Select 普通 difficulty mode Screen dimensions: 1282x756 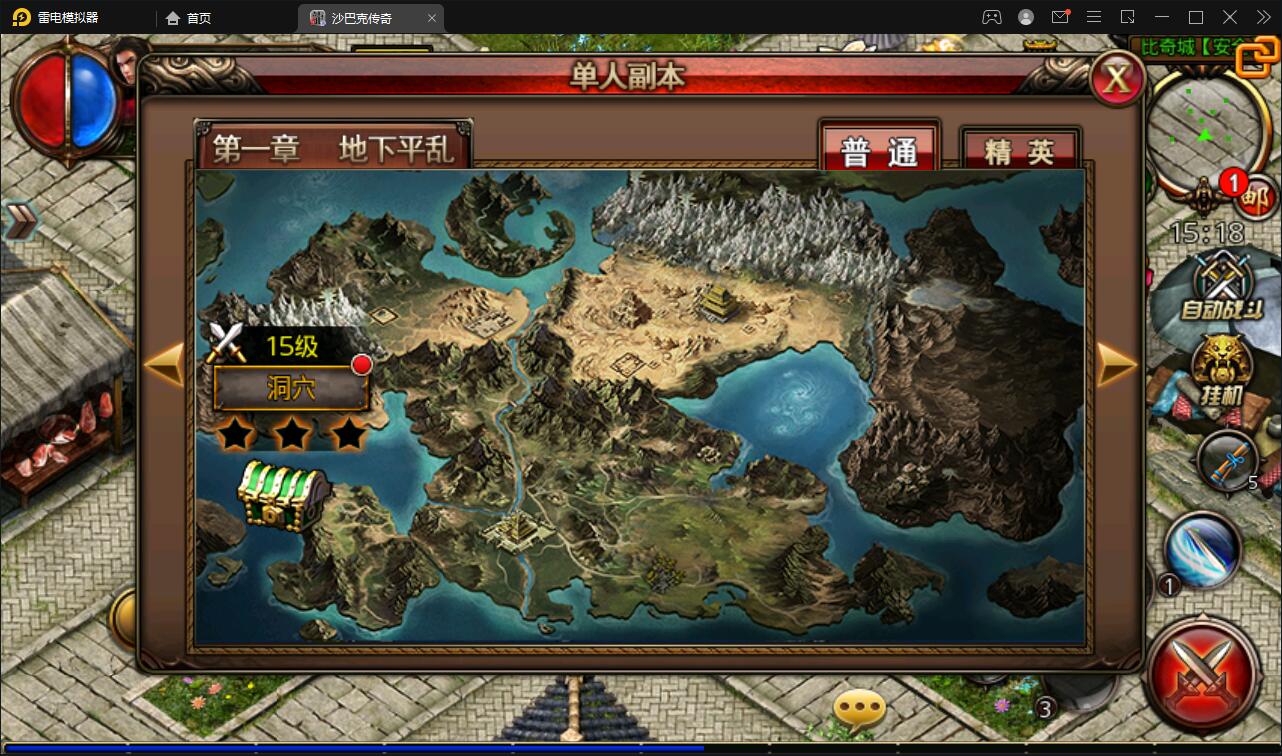click(877, 146)
